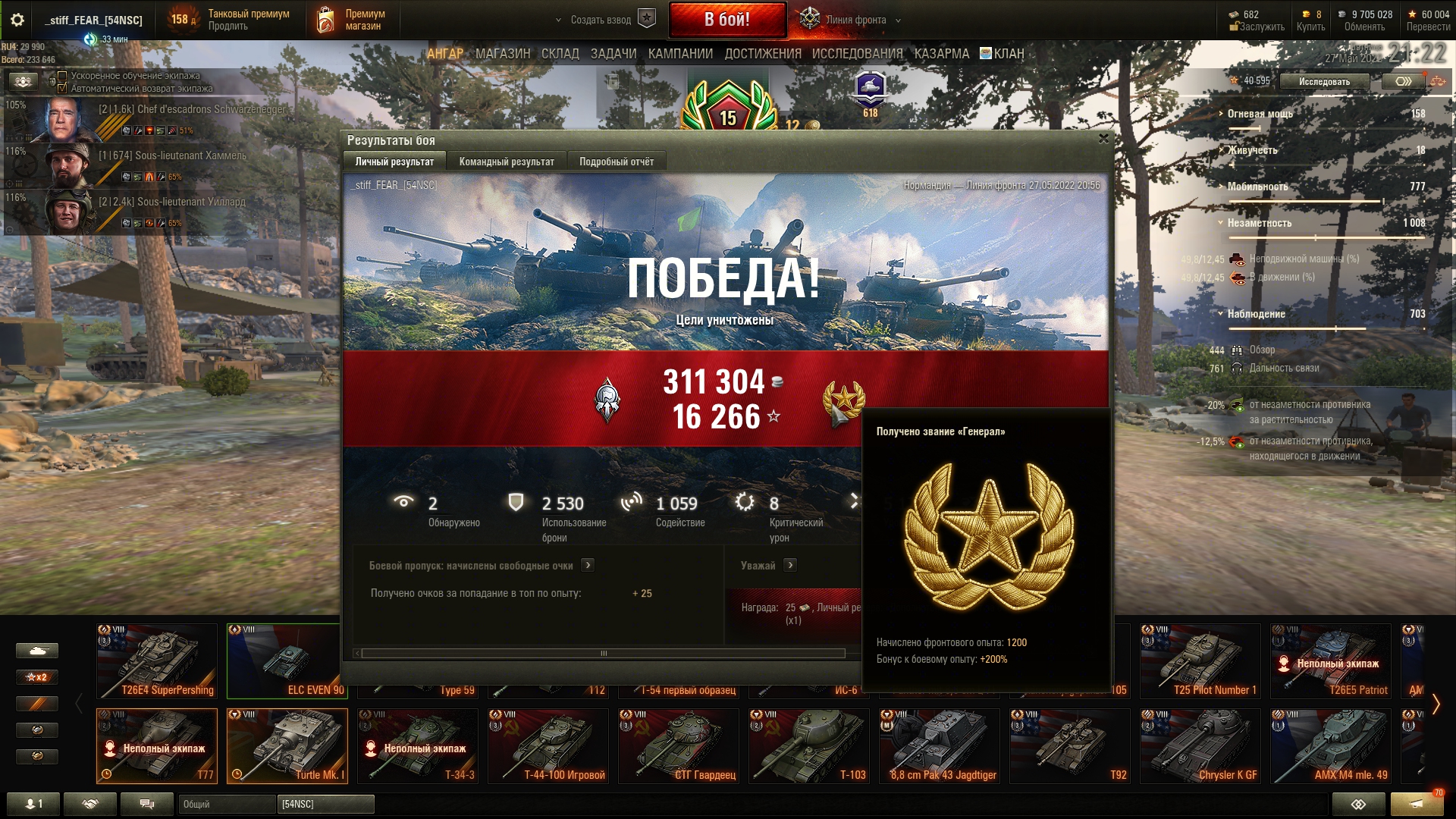The height and width of the screenshot is (819, 1456).
Task: Open the МАГАЗИН menu
Action: click(x=503, y=54)
